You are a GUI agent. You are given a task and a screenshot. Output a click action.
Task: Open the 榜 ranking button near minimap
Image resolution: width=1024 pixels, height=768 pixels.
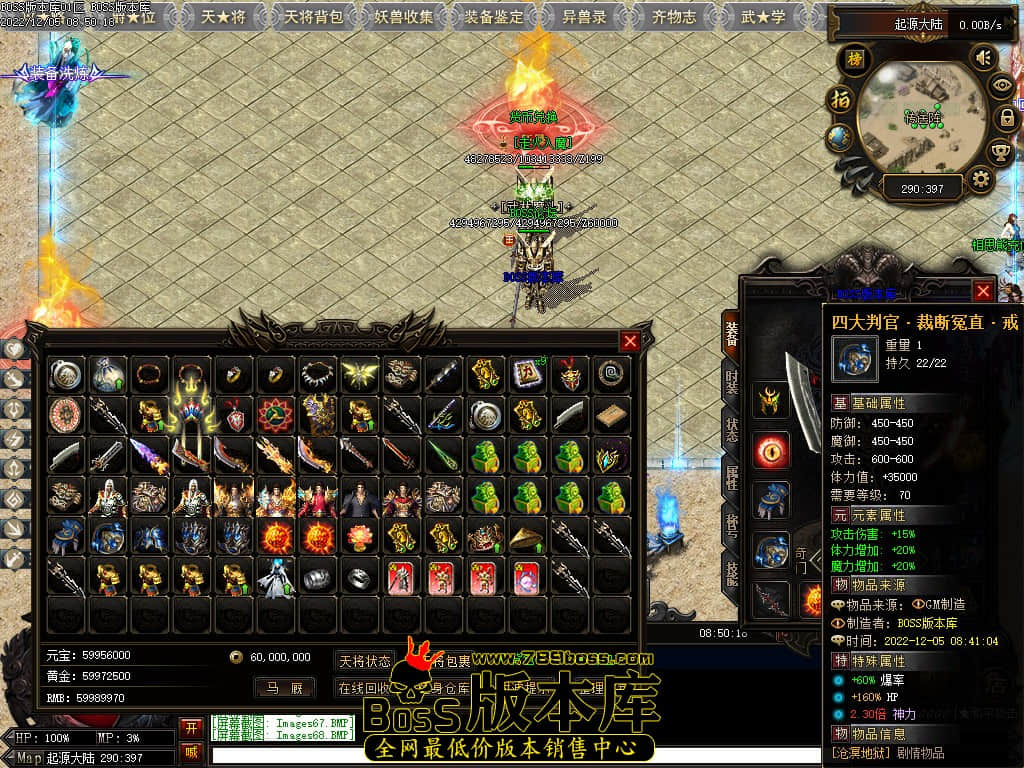(854, 58)
